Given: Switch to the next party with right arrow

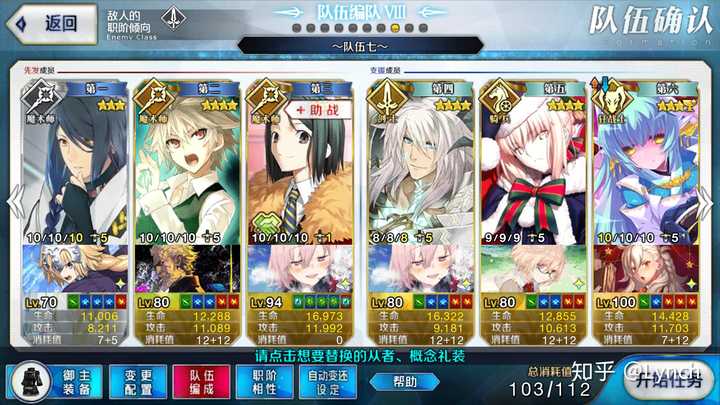Looking at the screenshot, I should point(707,198).
